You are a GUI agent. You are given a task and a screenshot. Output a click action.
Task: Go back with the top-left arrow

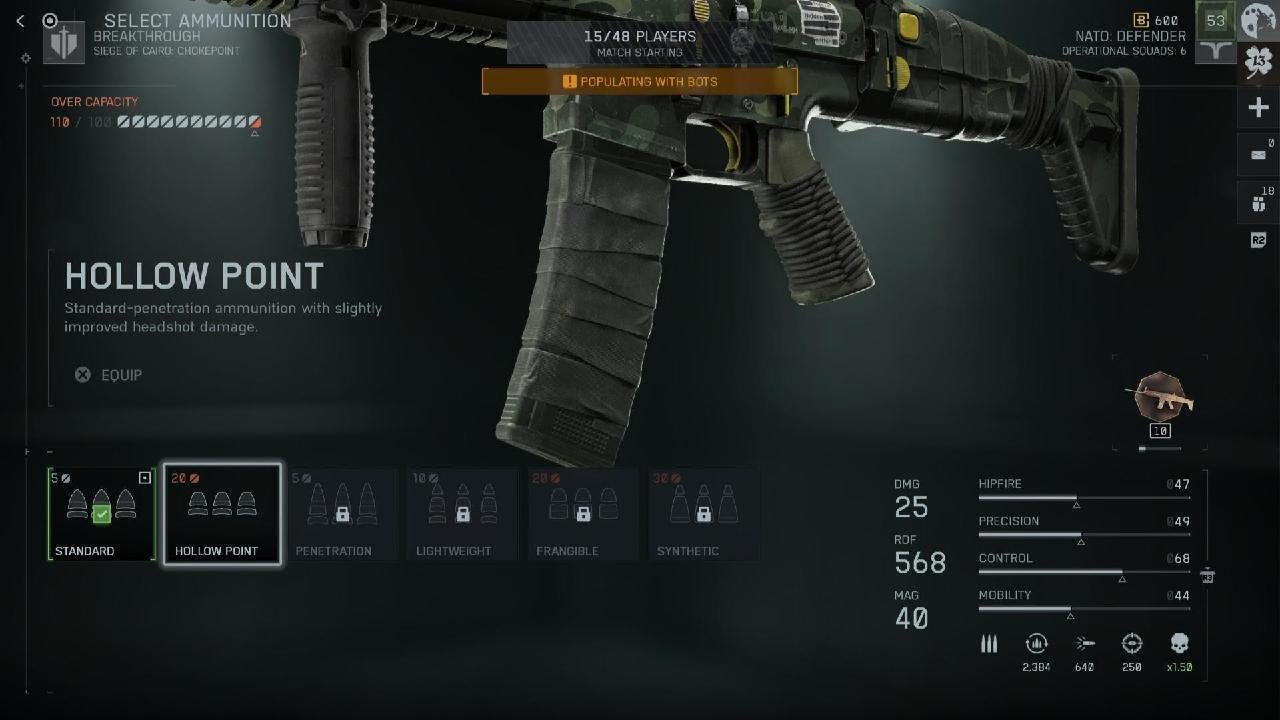pyautogui.click(x=20, y=21)
